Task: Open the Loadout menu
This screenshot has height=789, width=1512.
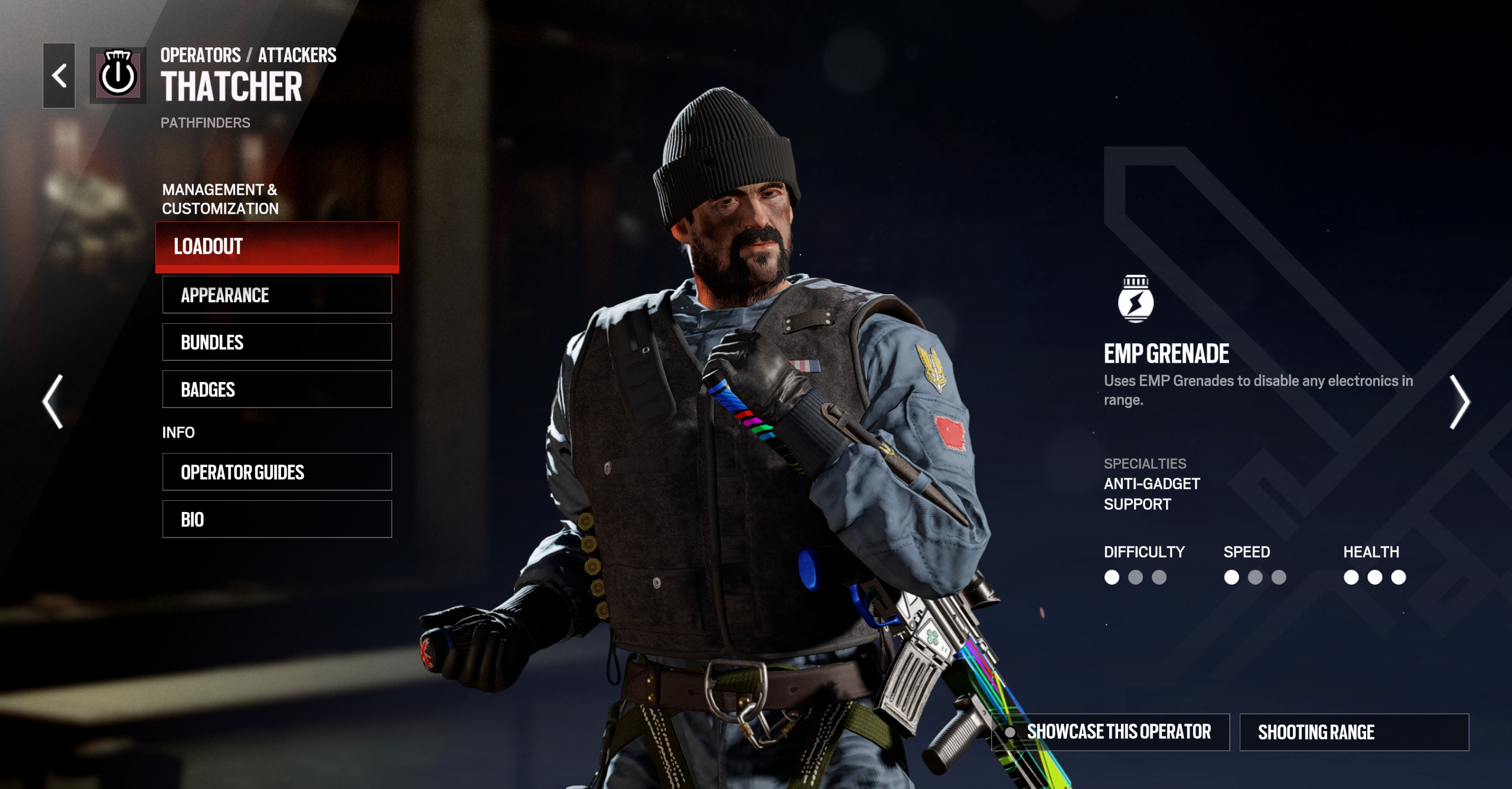Action: (277, 247)
